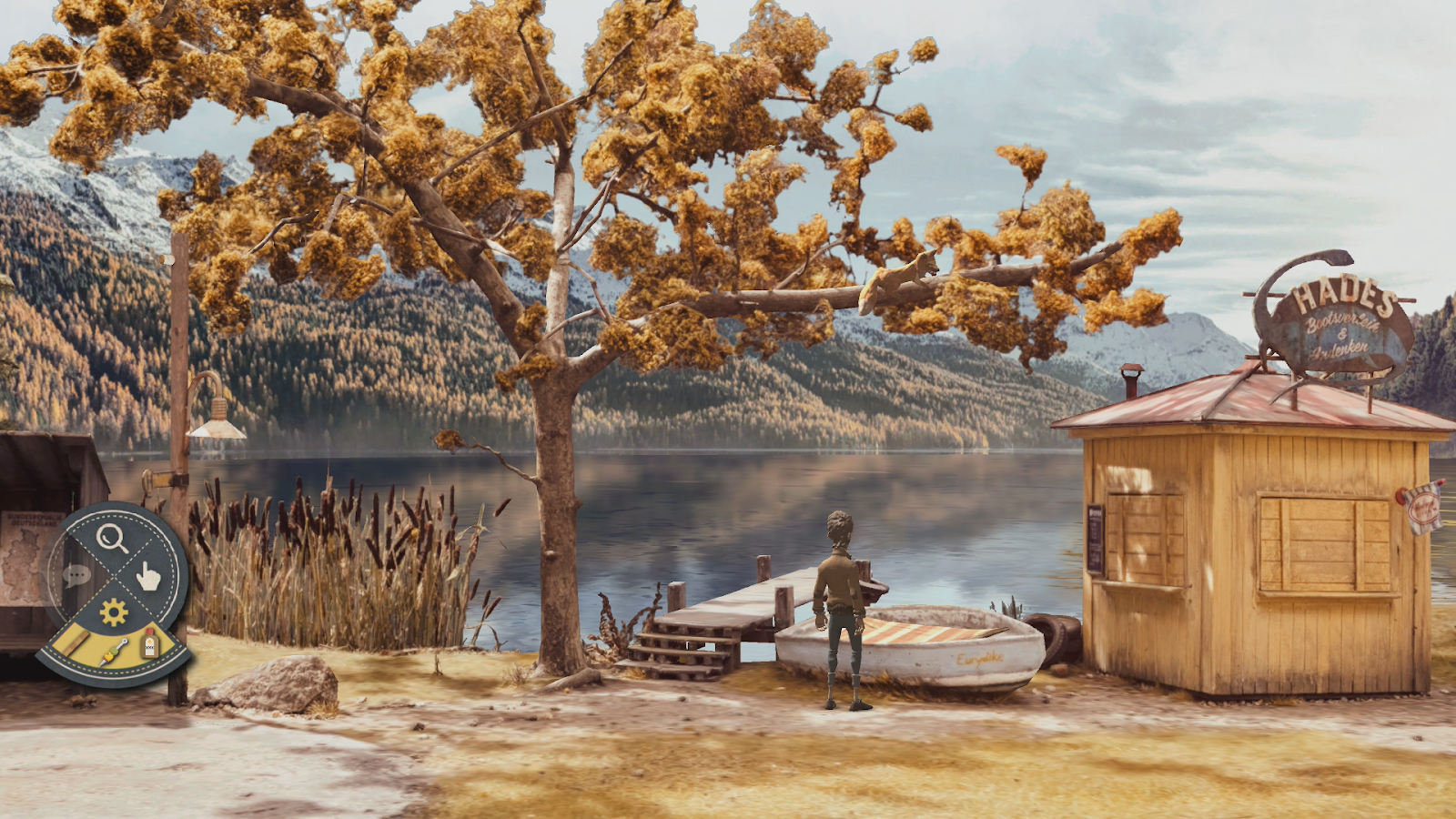Select the pointing hand interact action

[x=148, y=576]
